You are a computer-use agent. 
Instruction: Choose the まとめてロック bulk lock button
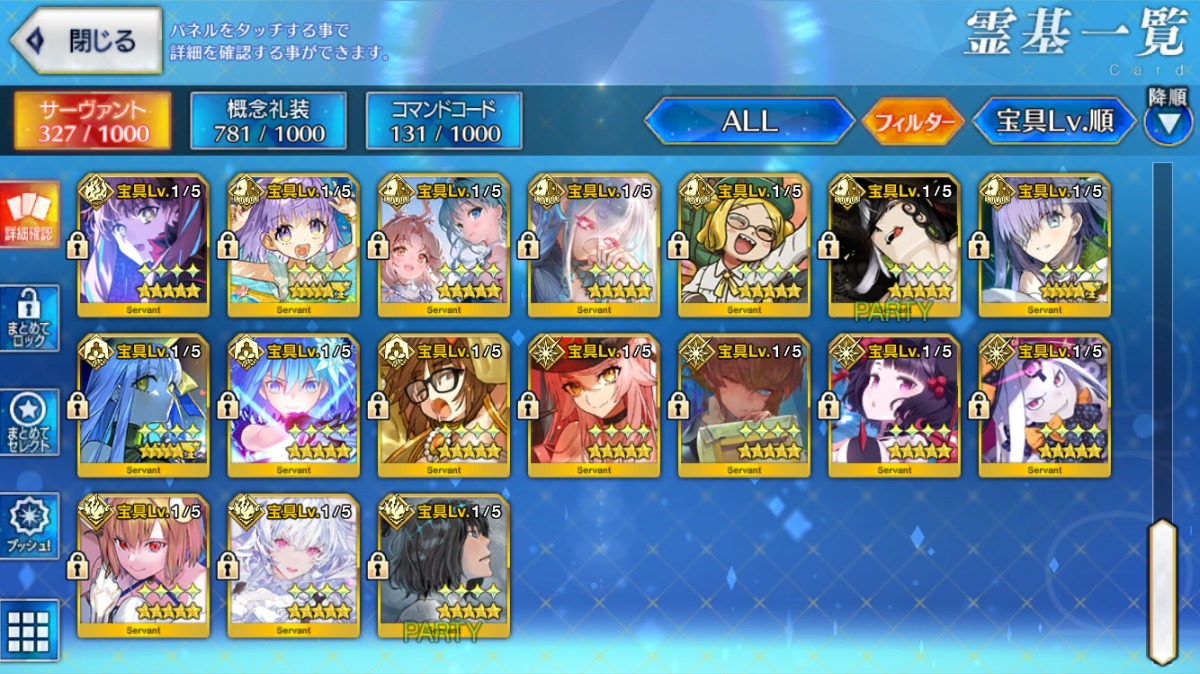pos(29,318)
